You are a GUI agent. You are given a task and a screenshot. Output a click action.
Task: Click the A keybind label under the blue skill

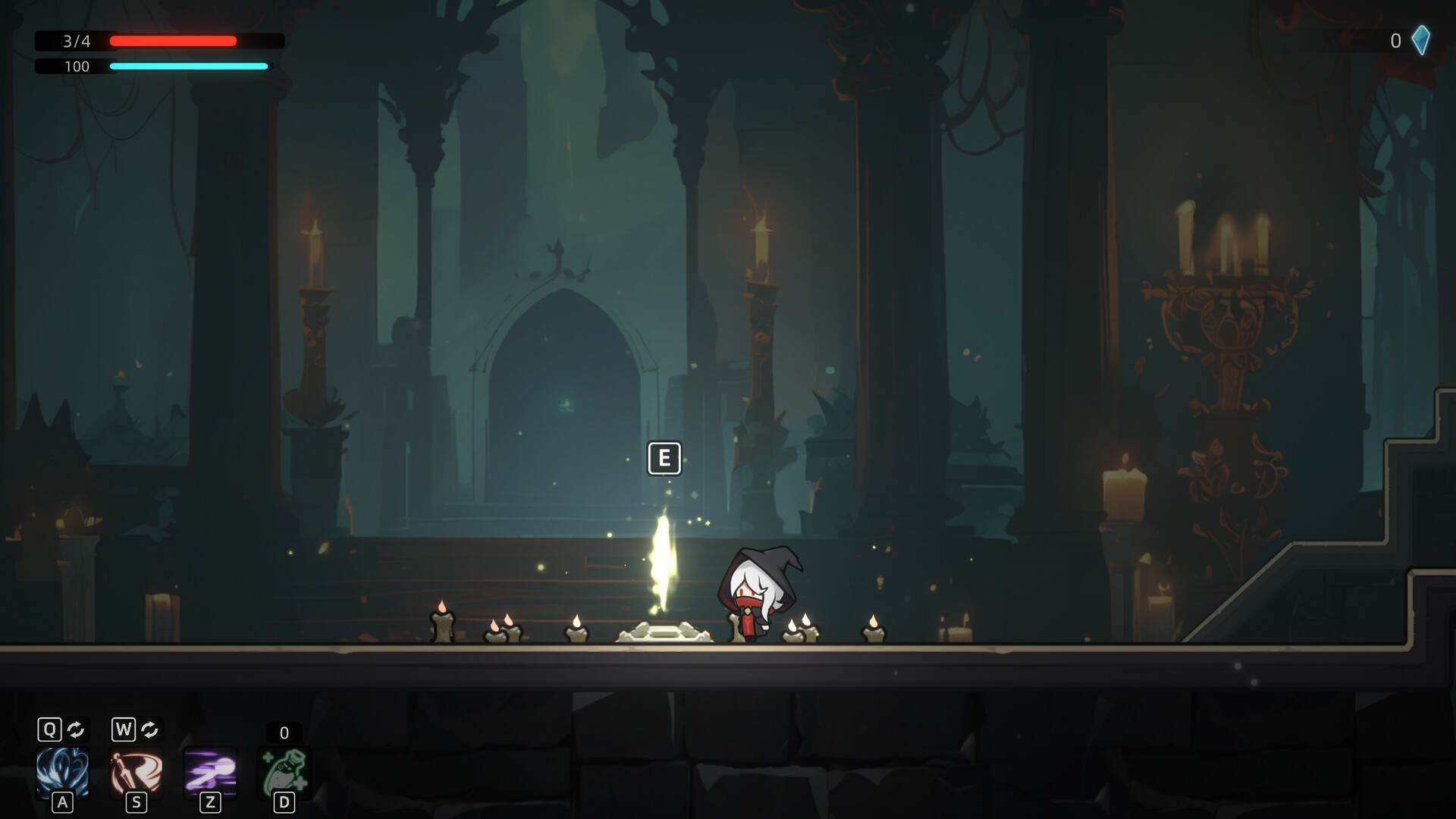point(62,800)
